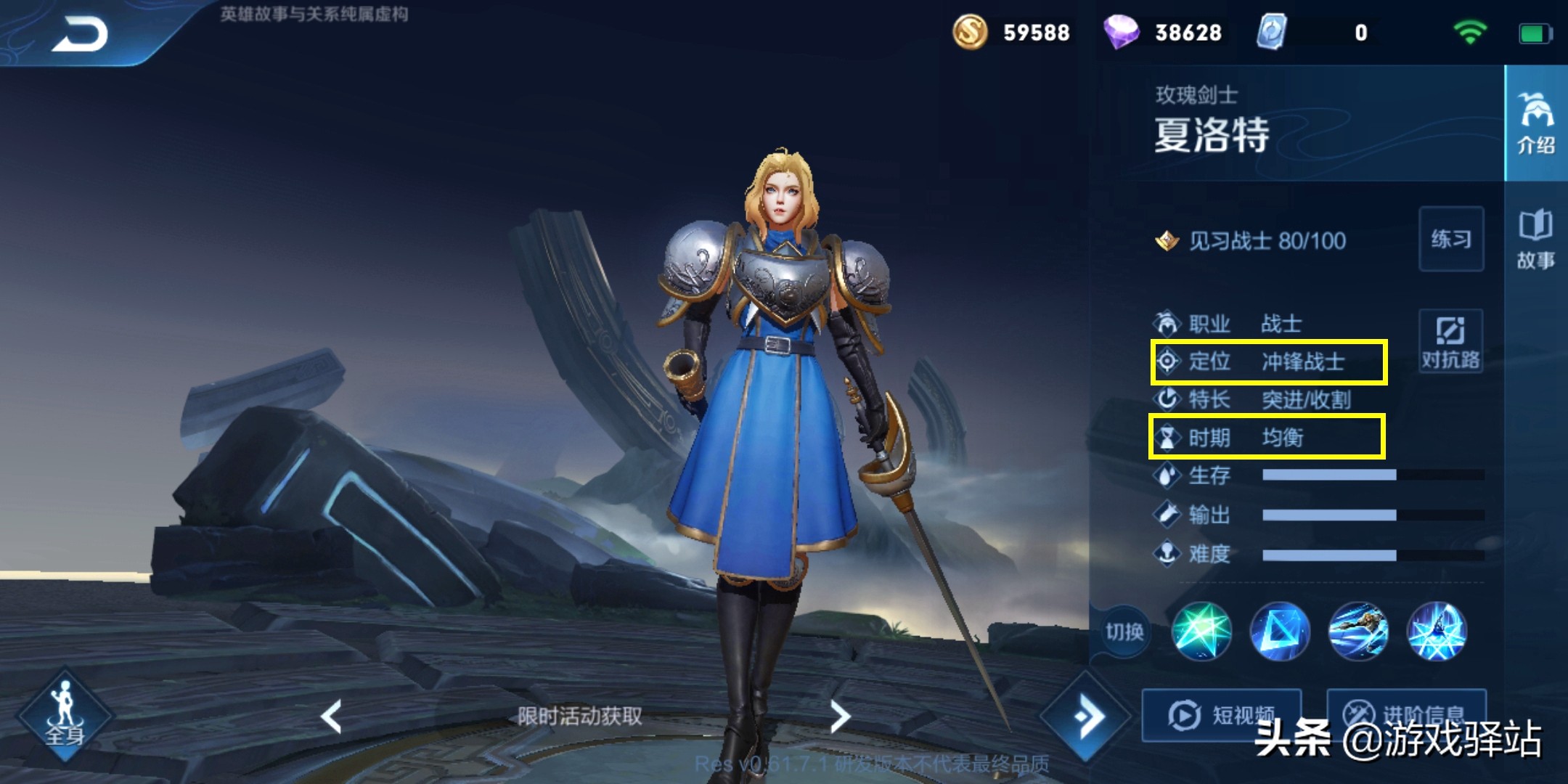Open the 故事 story tab
Screen dimensions: 1568x784
tap(1535, 239)
